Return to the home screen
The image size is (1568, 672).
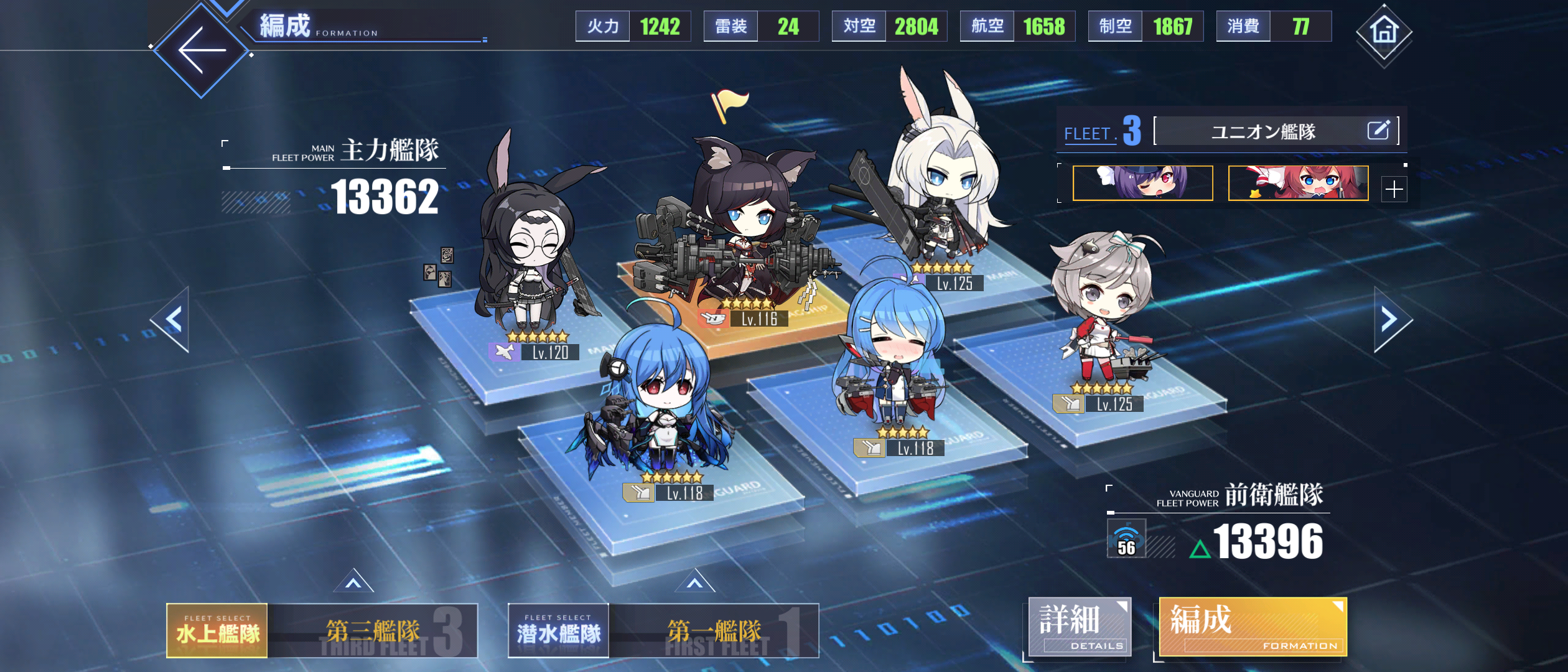1384,31
